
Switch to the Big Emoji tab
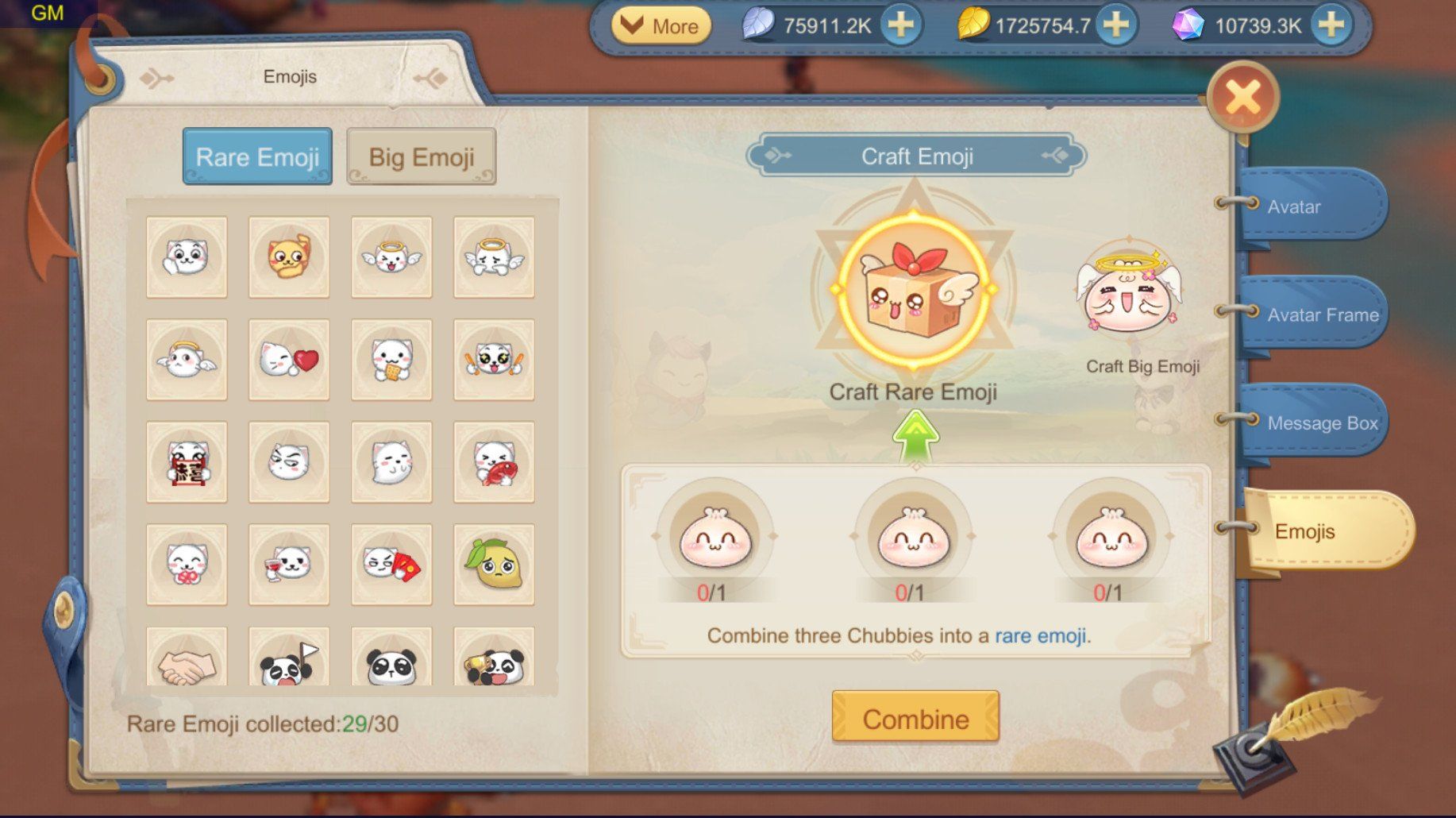pos(421,156)
